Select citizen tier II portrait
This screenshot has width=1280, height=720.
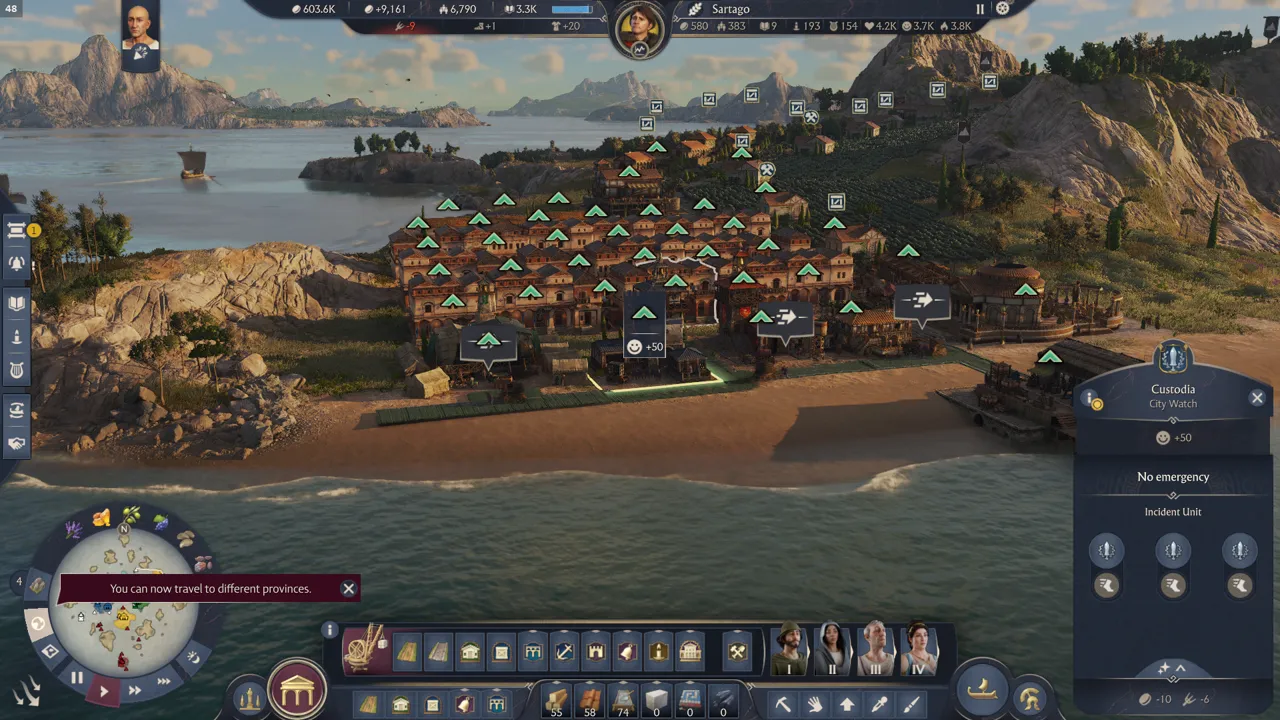click(832, 650)
